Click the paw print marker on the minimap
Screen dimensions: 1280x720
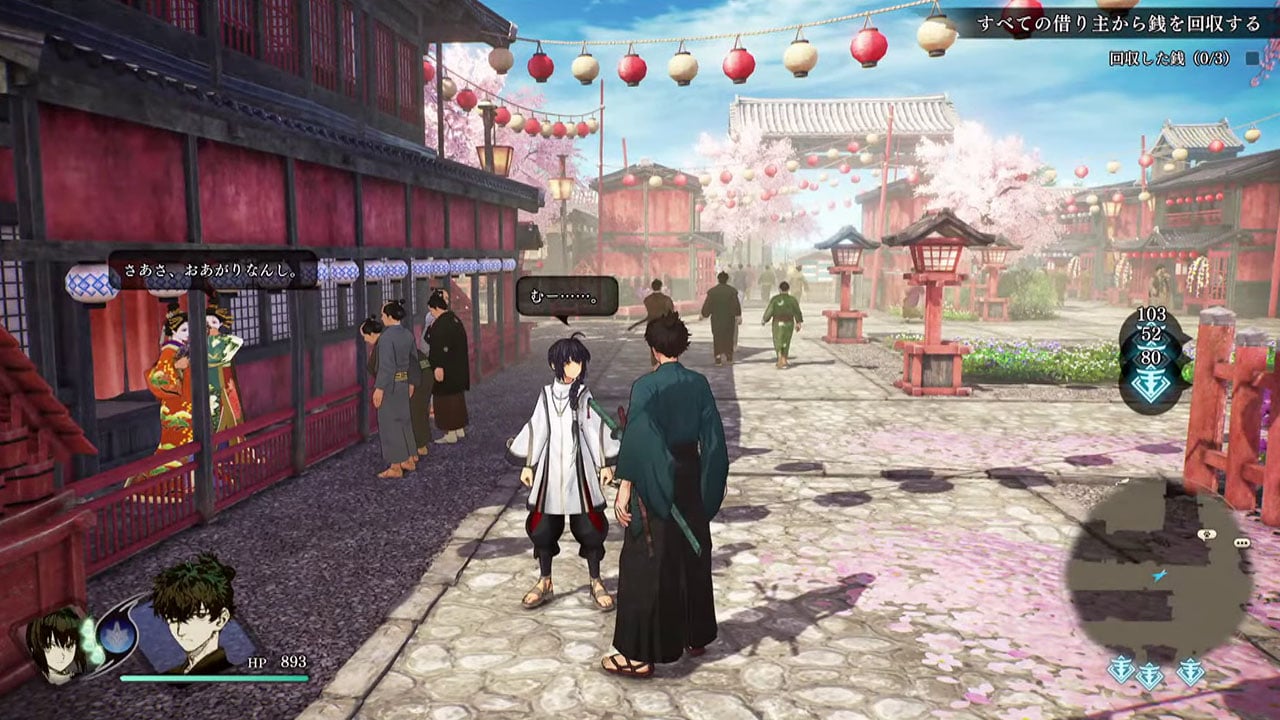tap(1206, 534)
